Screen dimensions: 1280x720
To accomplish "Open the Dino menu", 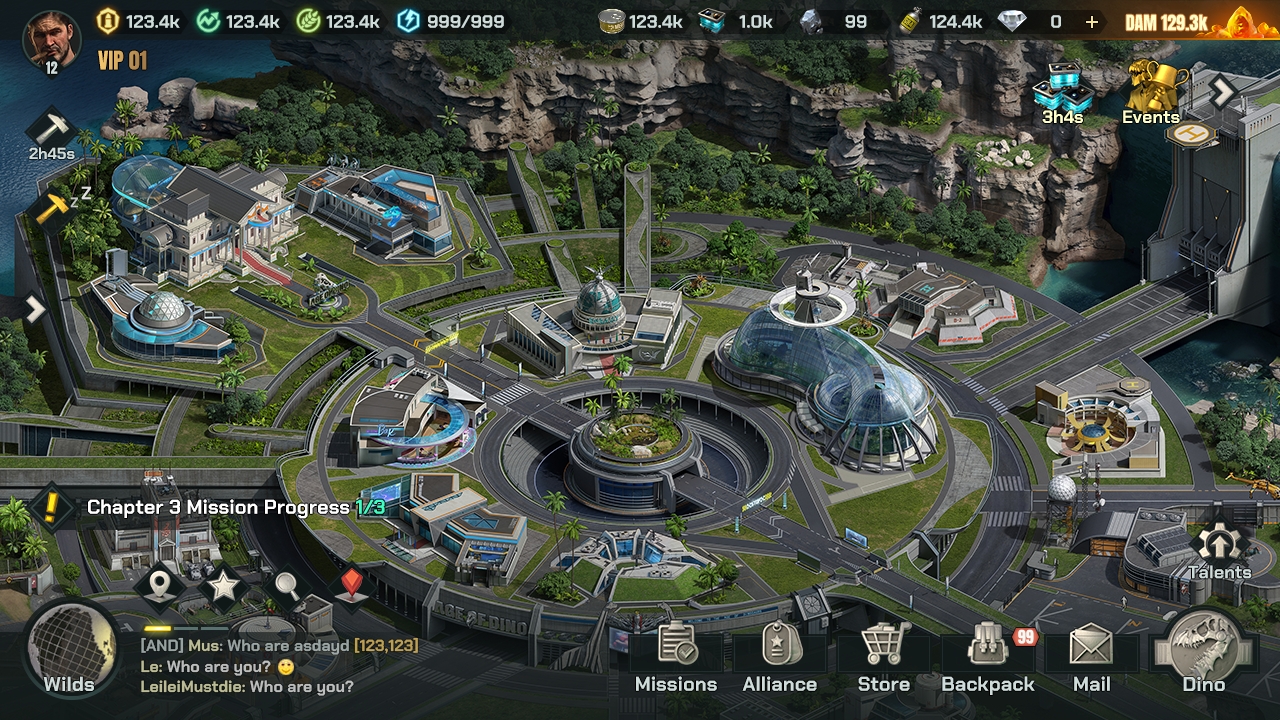I will coord(1204,653).
